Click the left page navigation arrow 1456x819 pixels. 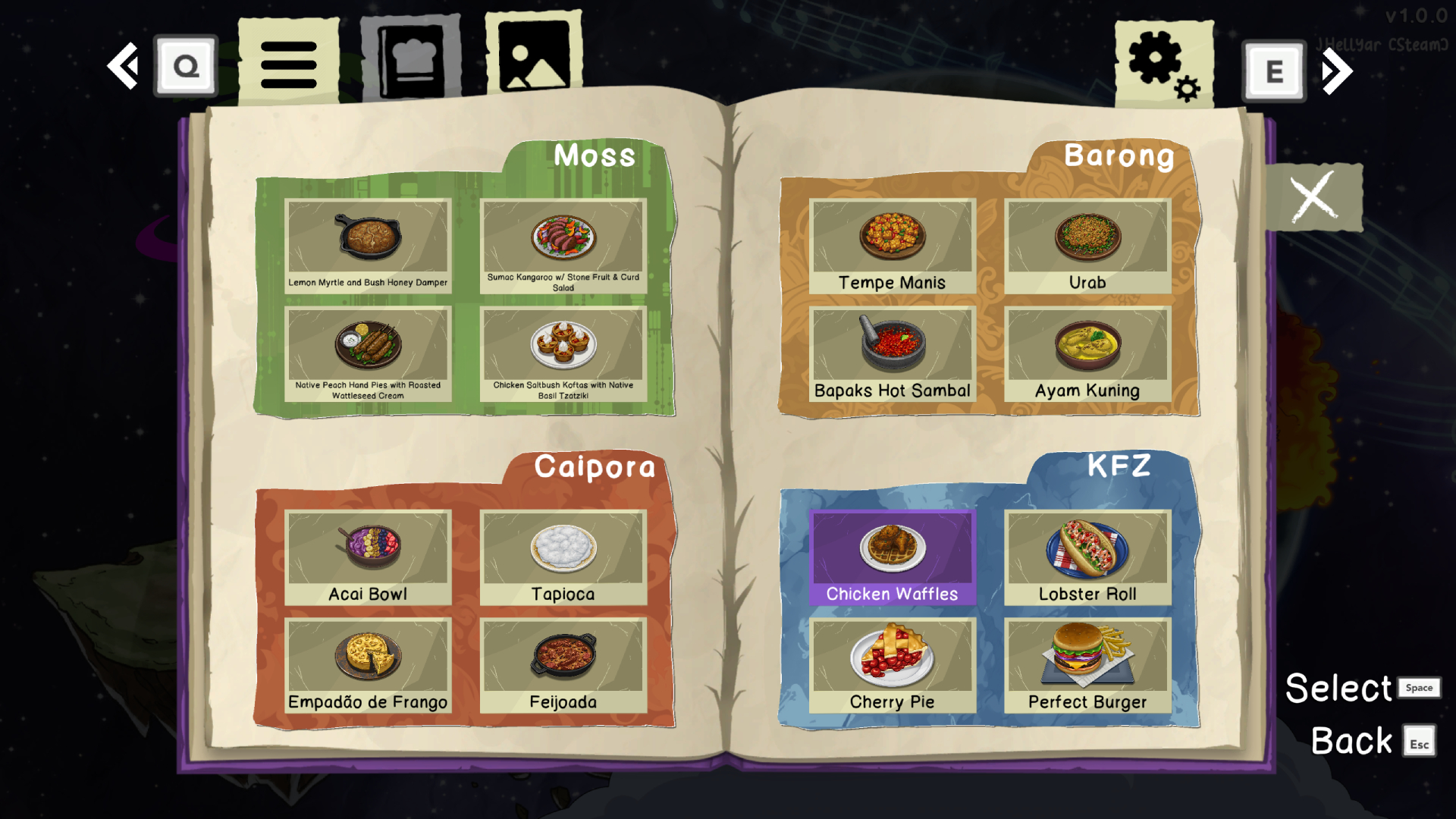[124, 67]
